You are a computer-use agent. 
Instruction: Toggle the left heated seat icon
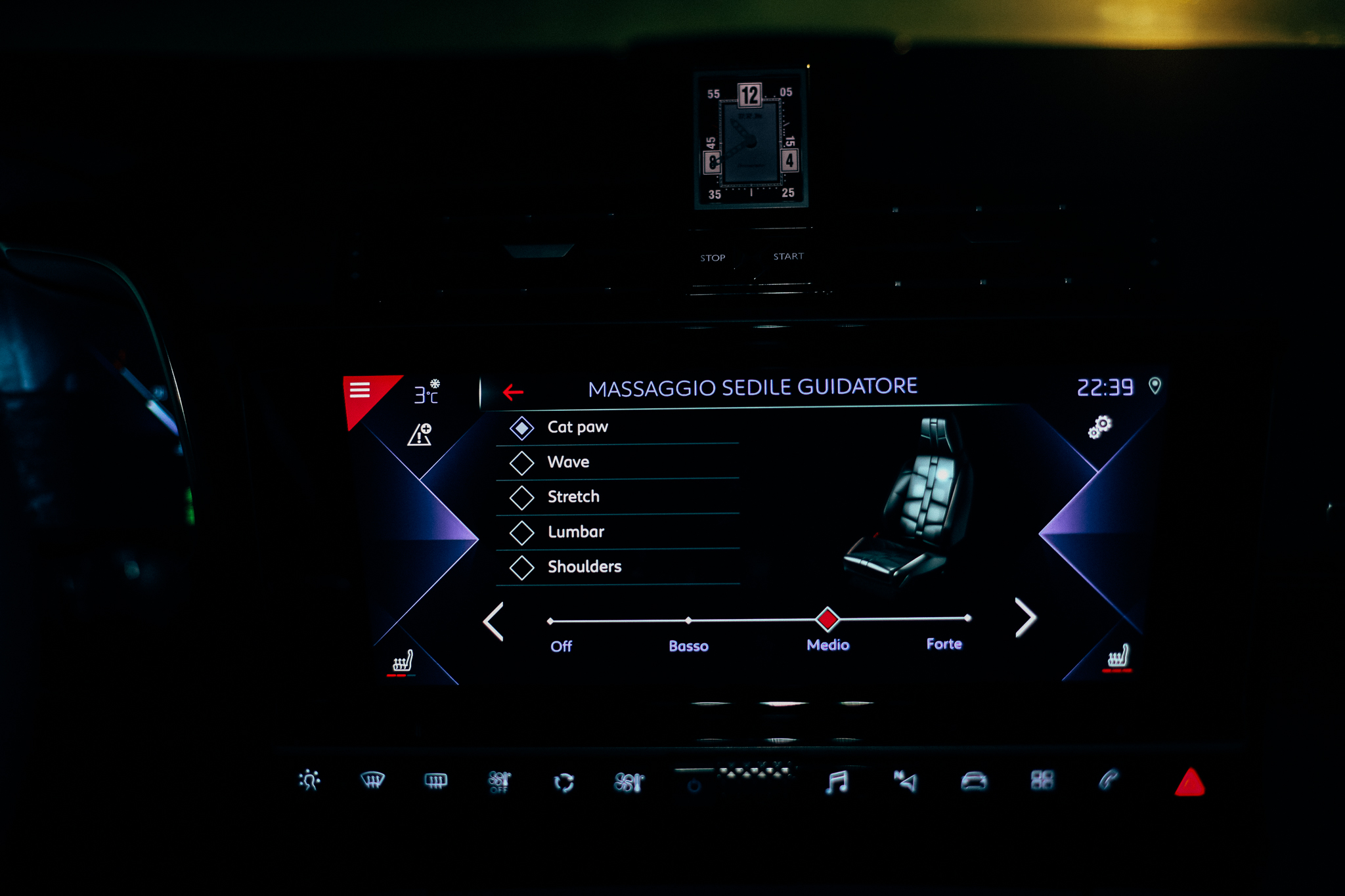point(403,661)
